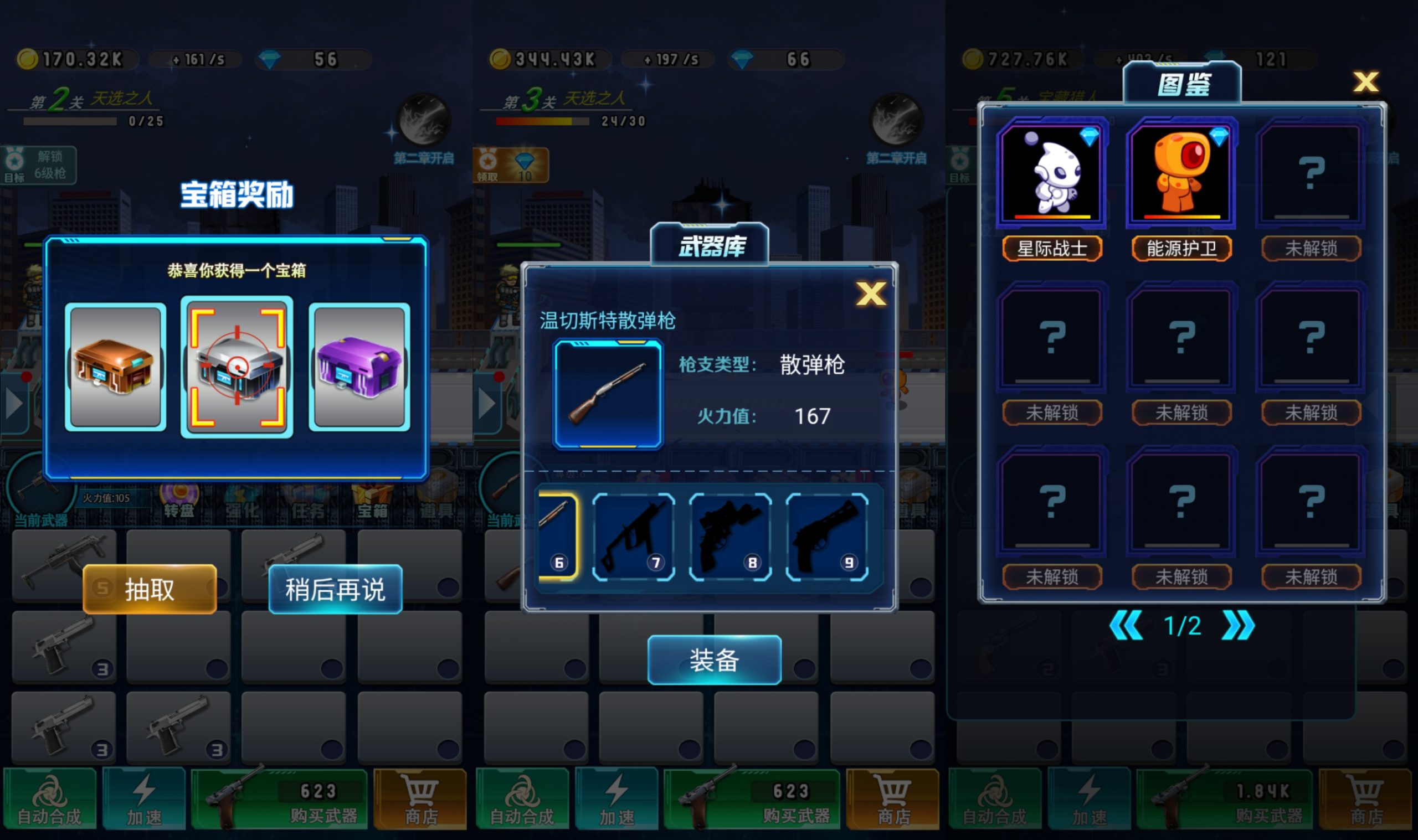Go to next 图鉴 page
This screenshot has height=840, width=1418.
(x=1238, y=626)
